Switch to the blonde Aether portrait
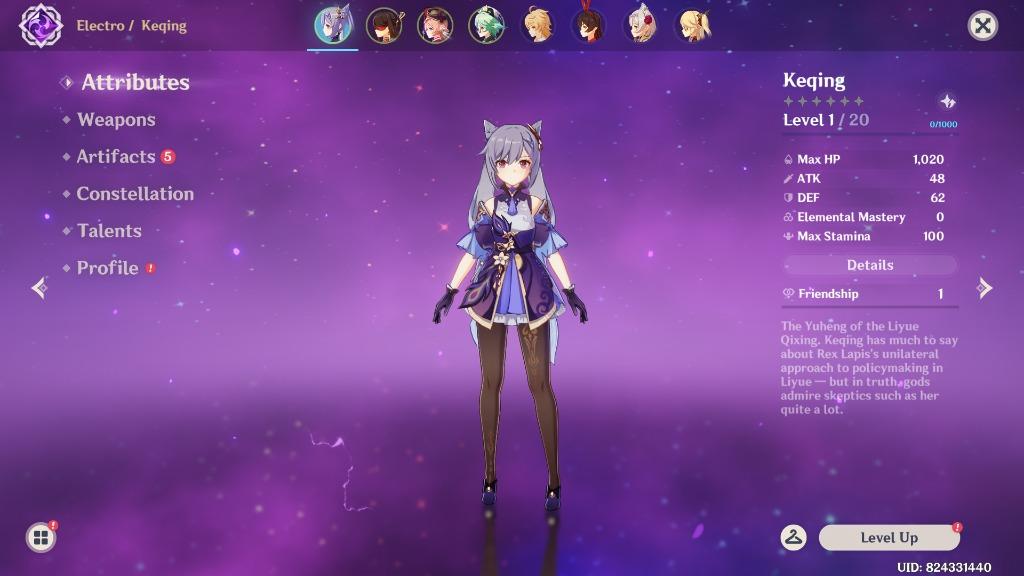Viewport: 1024px width, 576px height. [538, 26]
